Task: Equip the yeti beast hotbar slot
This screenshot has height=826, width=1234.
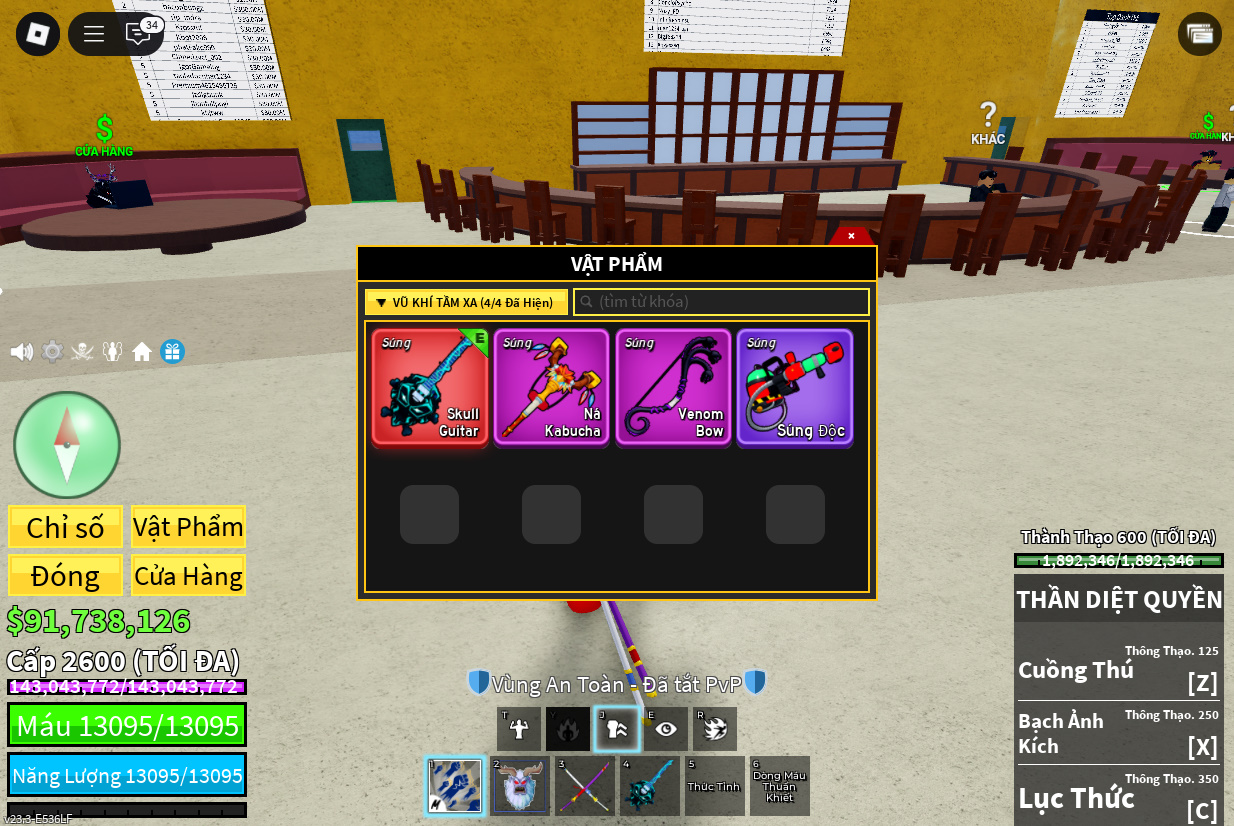Action: (519, 786)
